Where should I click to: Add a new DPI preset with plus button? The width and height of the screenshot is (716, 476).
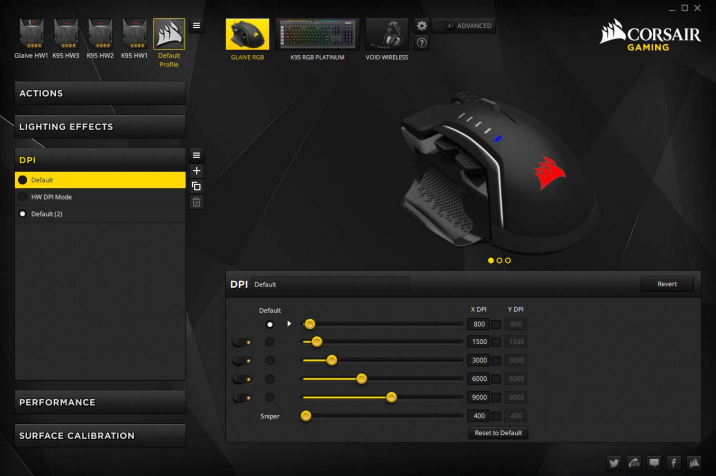click(x=197, y=171)
